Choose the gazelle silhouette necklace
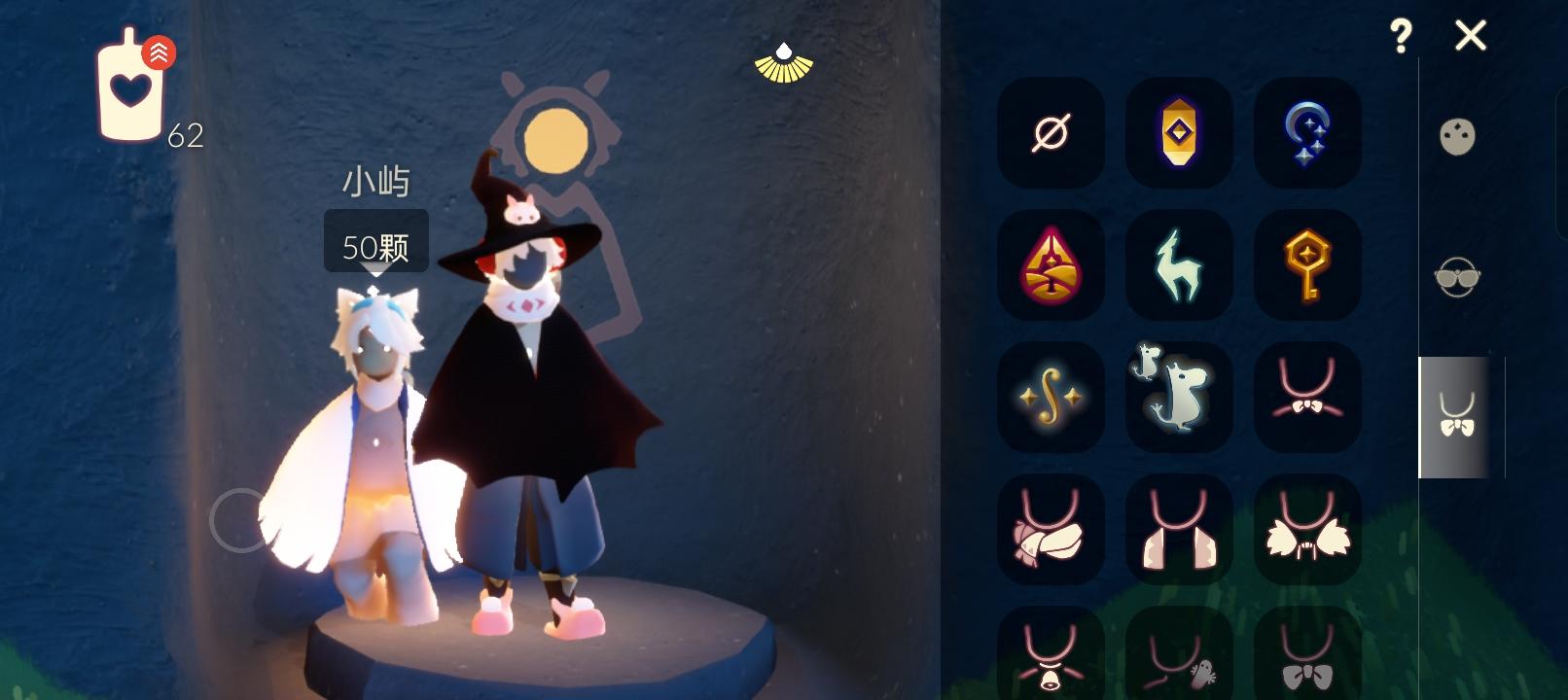Viewport: 1568px width, 700px height. point(1179,265)
